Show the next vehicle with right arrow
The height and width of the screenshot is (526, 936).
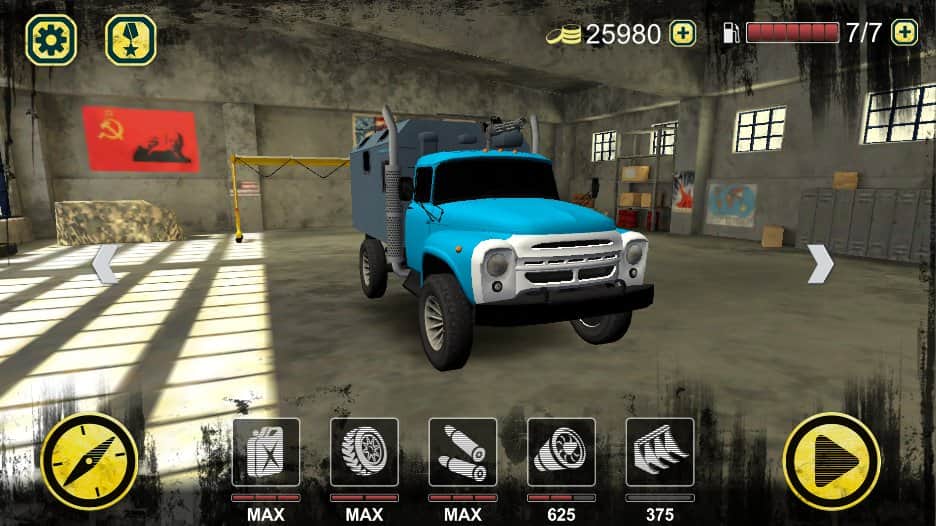pos(820,263)
